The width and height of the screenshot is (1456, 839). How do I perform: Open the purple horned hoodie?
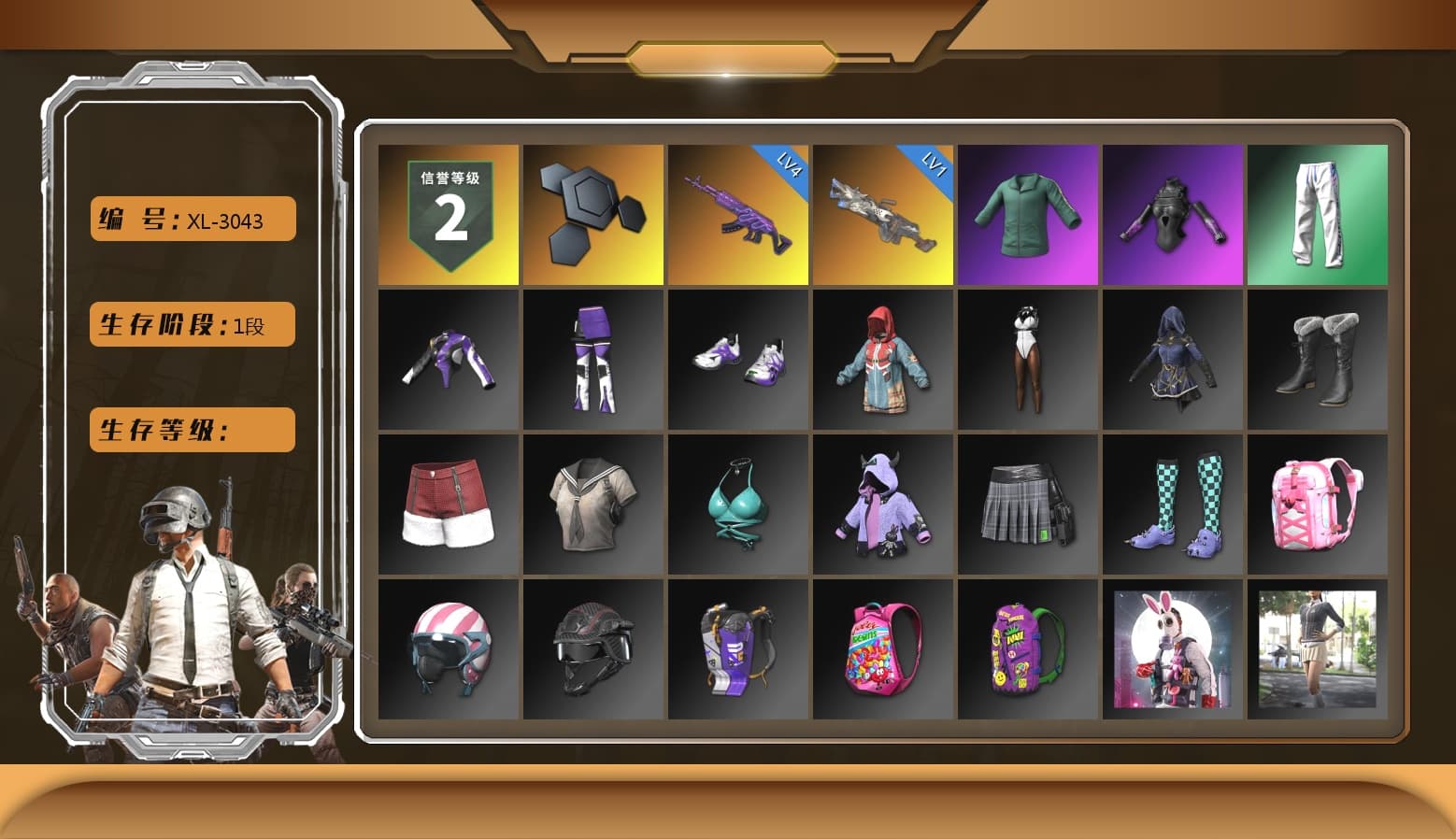882,505
